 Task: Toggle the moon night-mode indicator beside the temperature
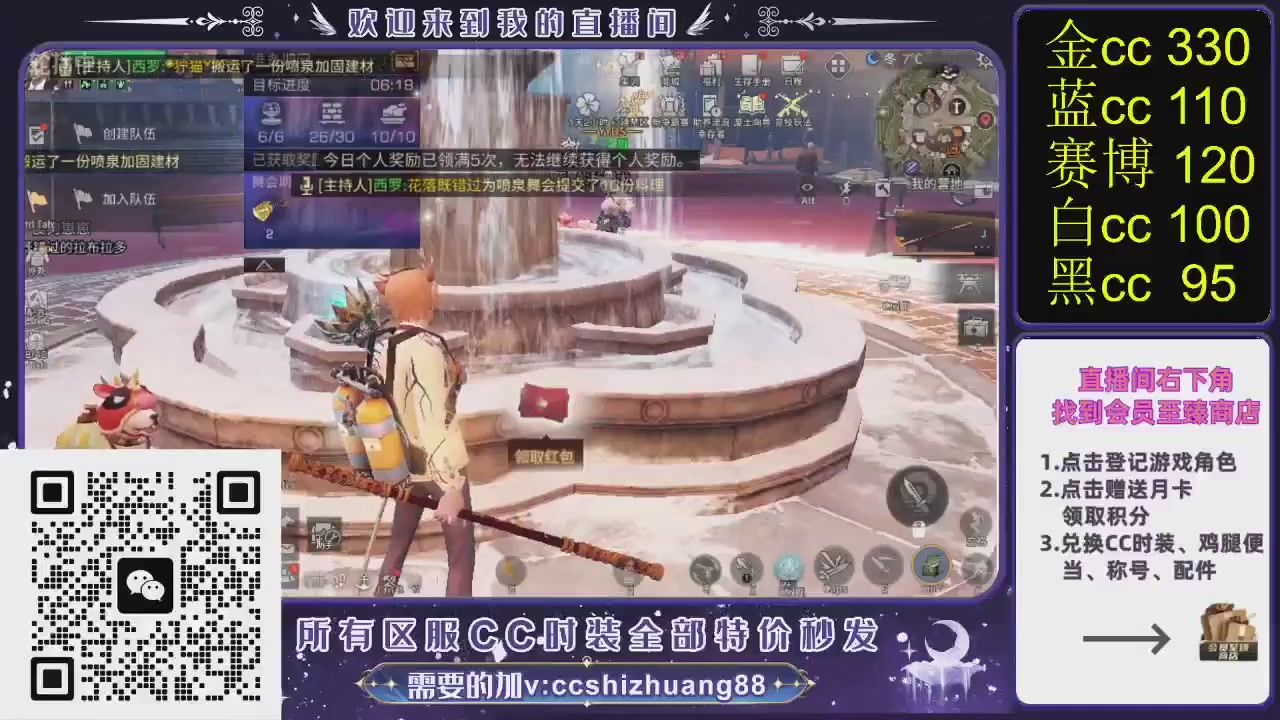point(872,58)
